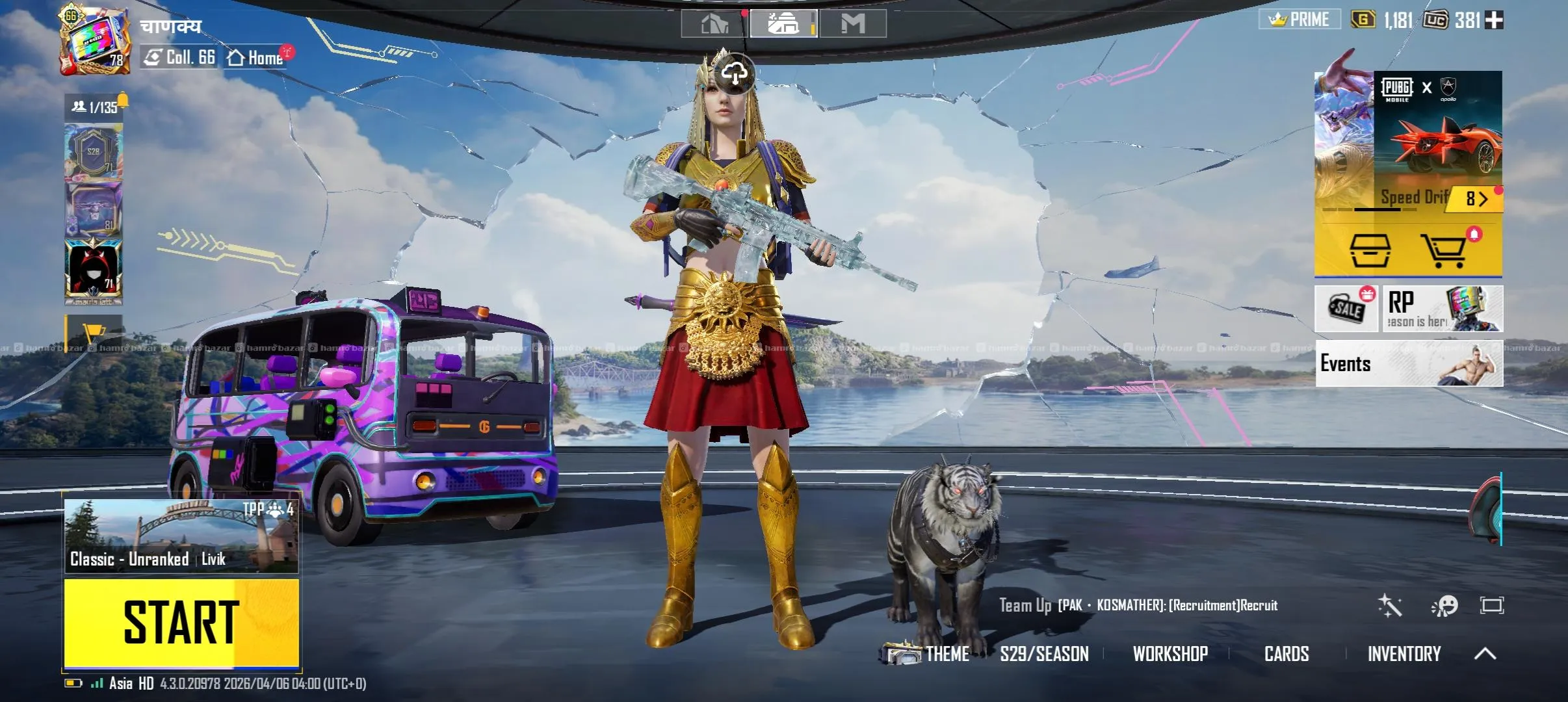
Task: Open the CARDS menu
Action: pos(1286,654)
